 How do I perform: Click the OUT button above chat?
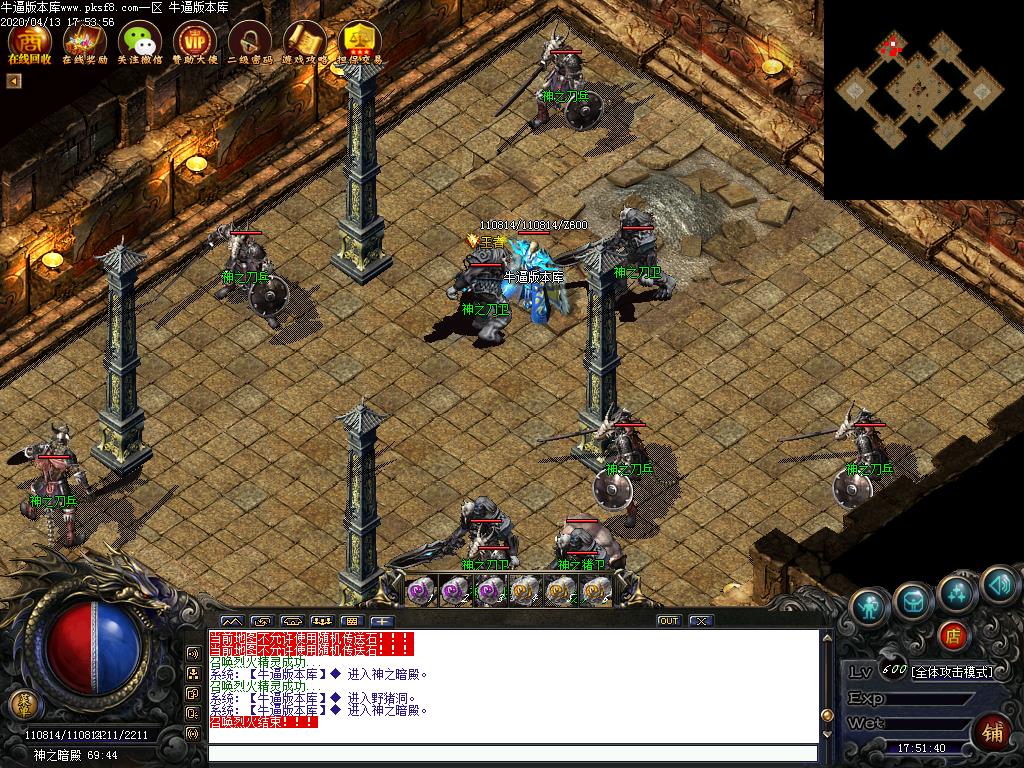[x=668, y=621]
